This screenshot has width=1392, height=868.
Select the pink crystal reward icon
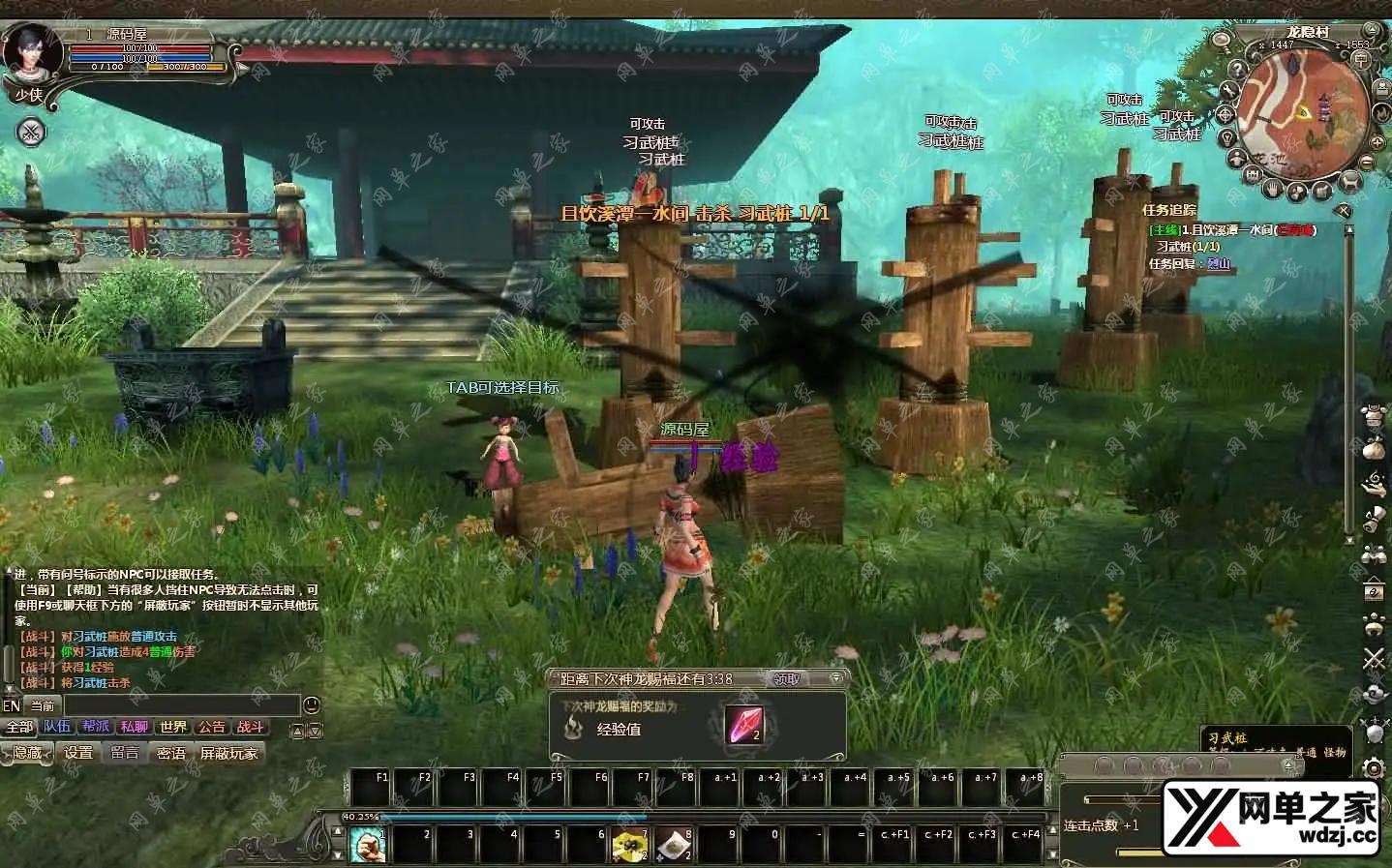(x=744, y=725)
